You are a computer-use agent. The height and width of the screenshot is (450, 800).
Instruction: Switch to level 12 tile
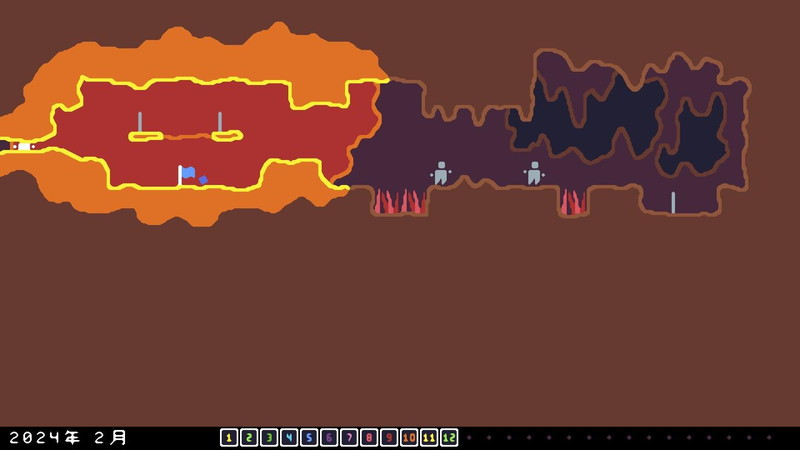[x=449, y=438]
